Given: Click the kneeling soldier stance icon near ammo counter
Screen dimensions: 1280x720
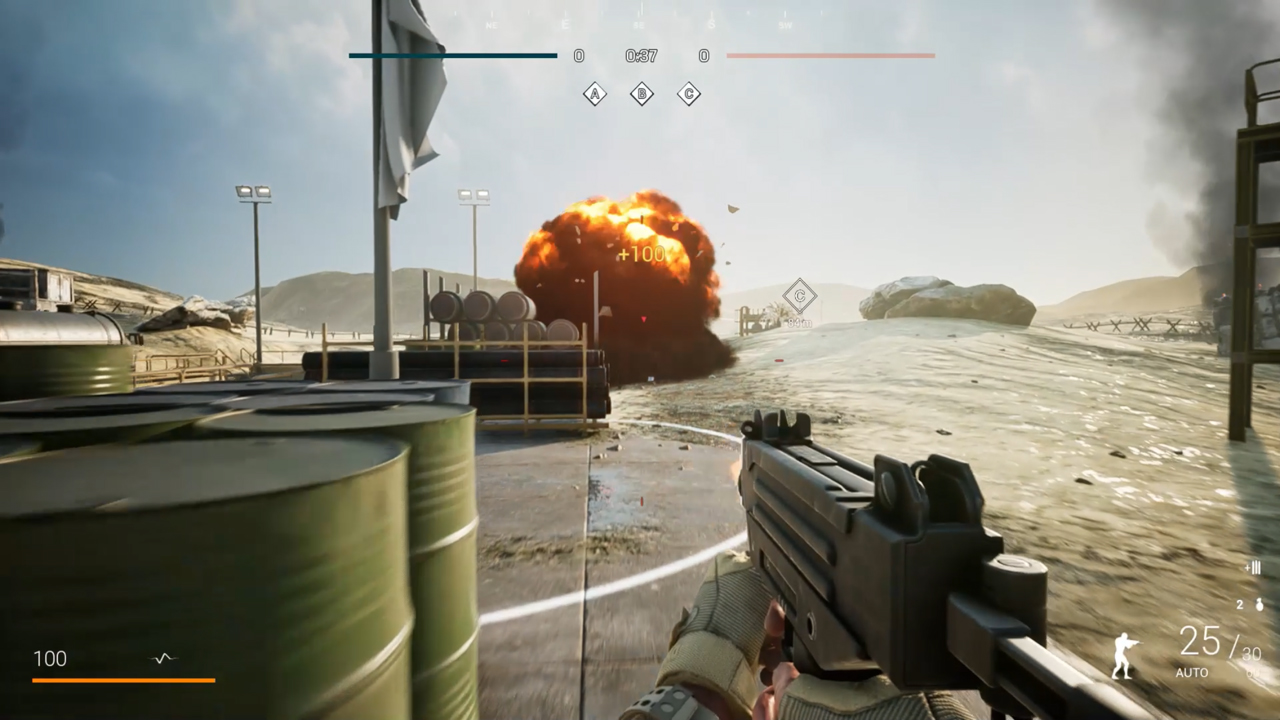Looking at the screenshot, I should click(1126, 655).
